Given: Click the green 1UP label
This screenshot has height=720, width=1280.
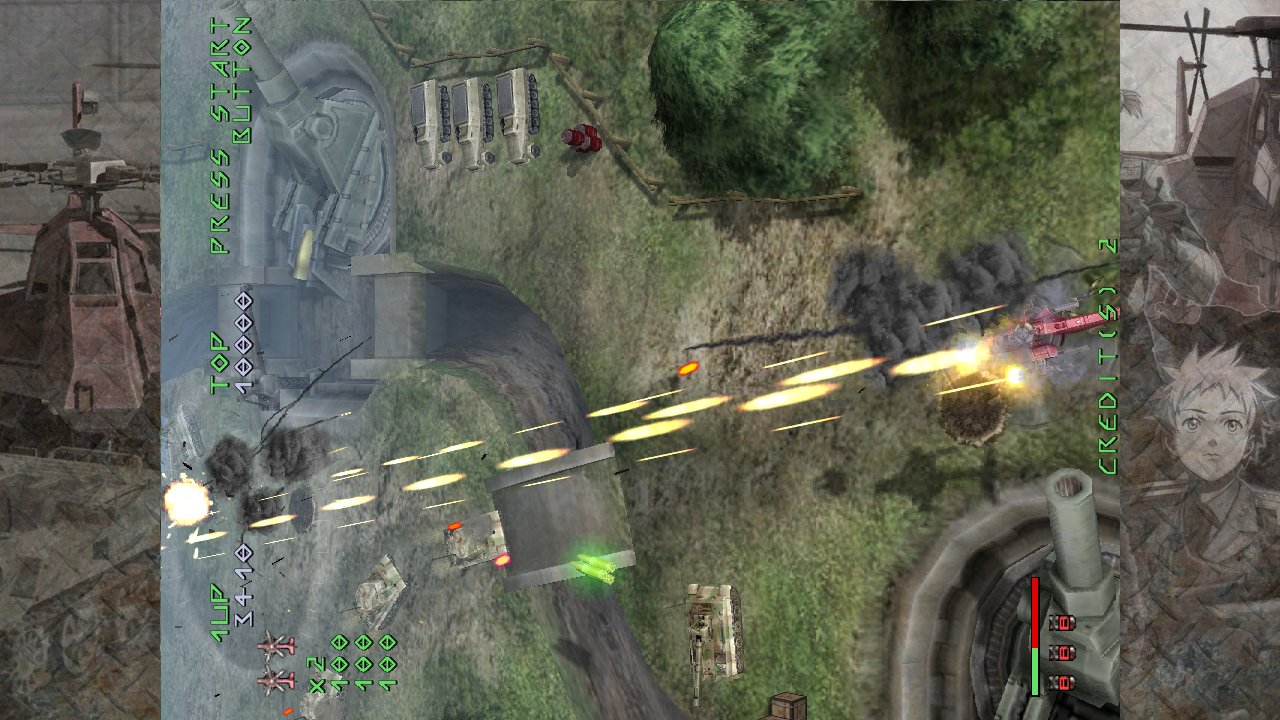Looking at the screenshot, I should (218, 610).
